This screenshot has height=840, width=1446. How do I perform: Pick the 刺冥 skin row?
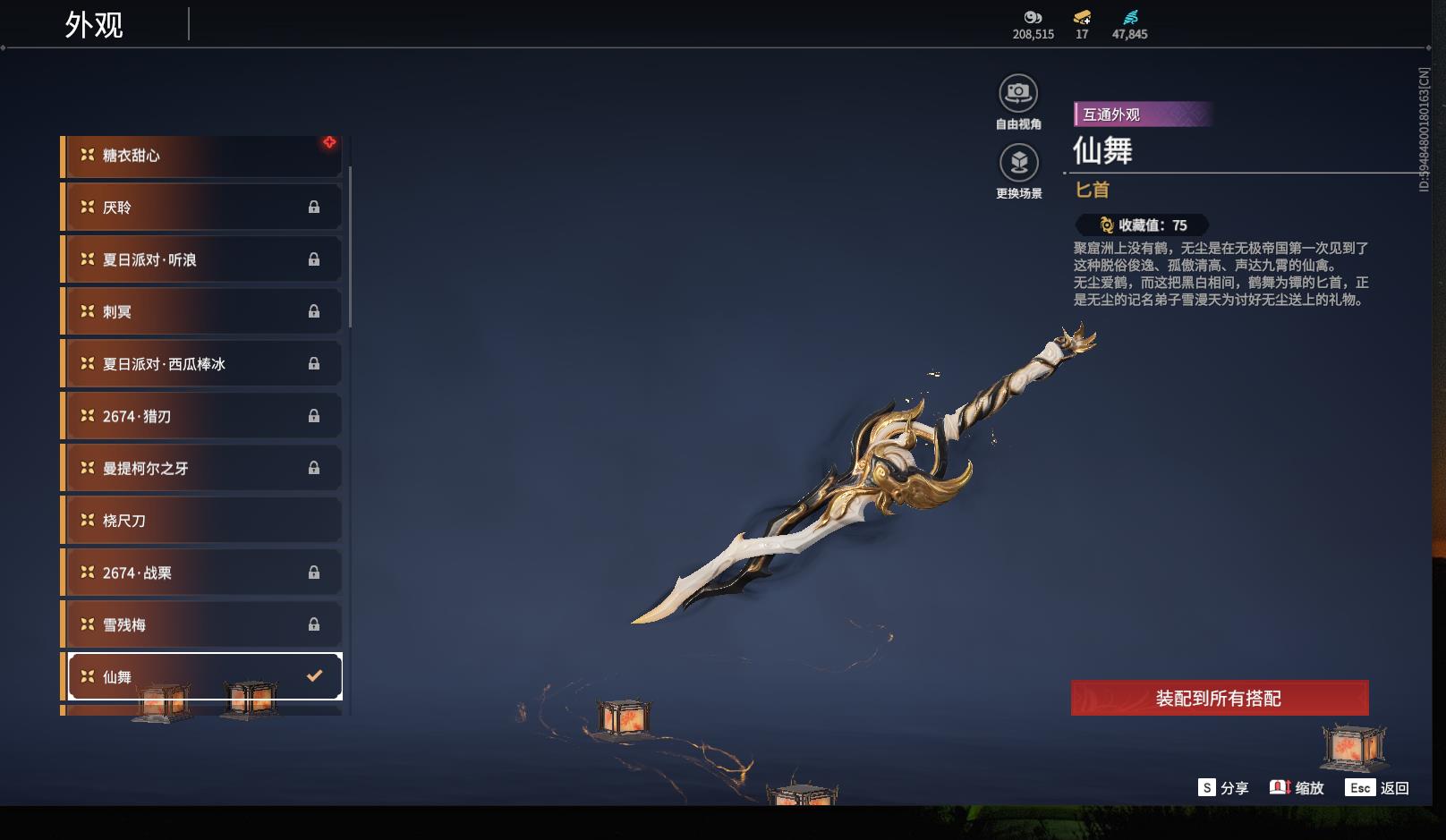(x=201, y=311)
